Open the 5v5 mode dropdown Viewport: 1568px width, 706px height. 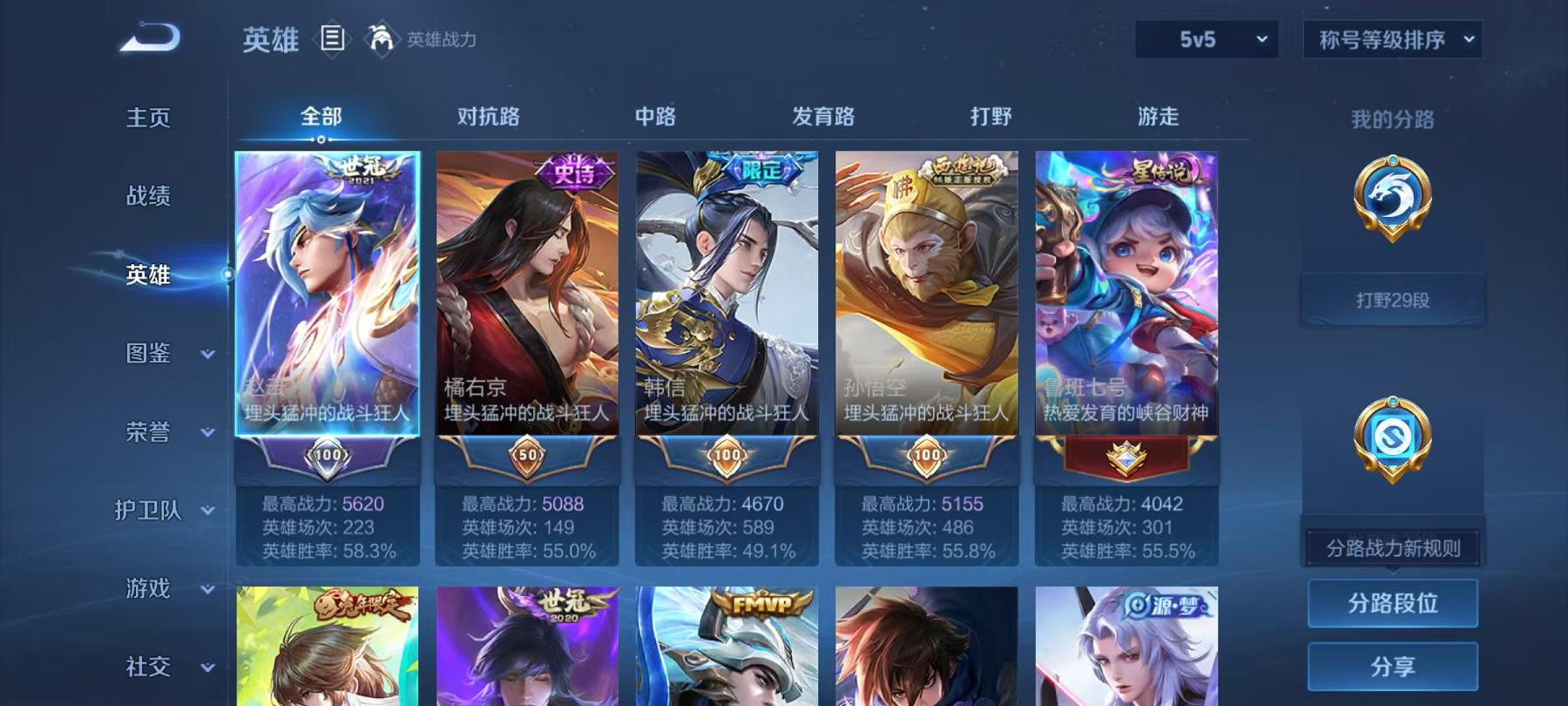click(1207, 38)
